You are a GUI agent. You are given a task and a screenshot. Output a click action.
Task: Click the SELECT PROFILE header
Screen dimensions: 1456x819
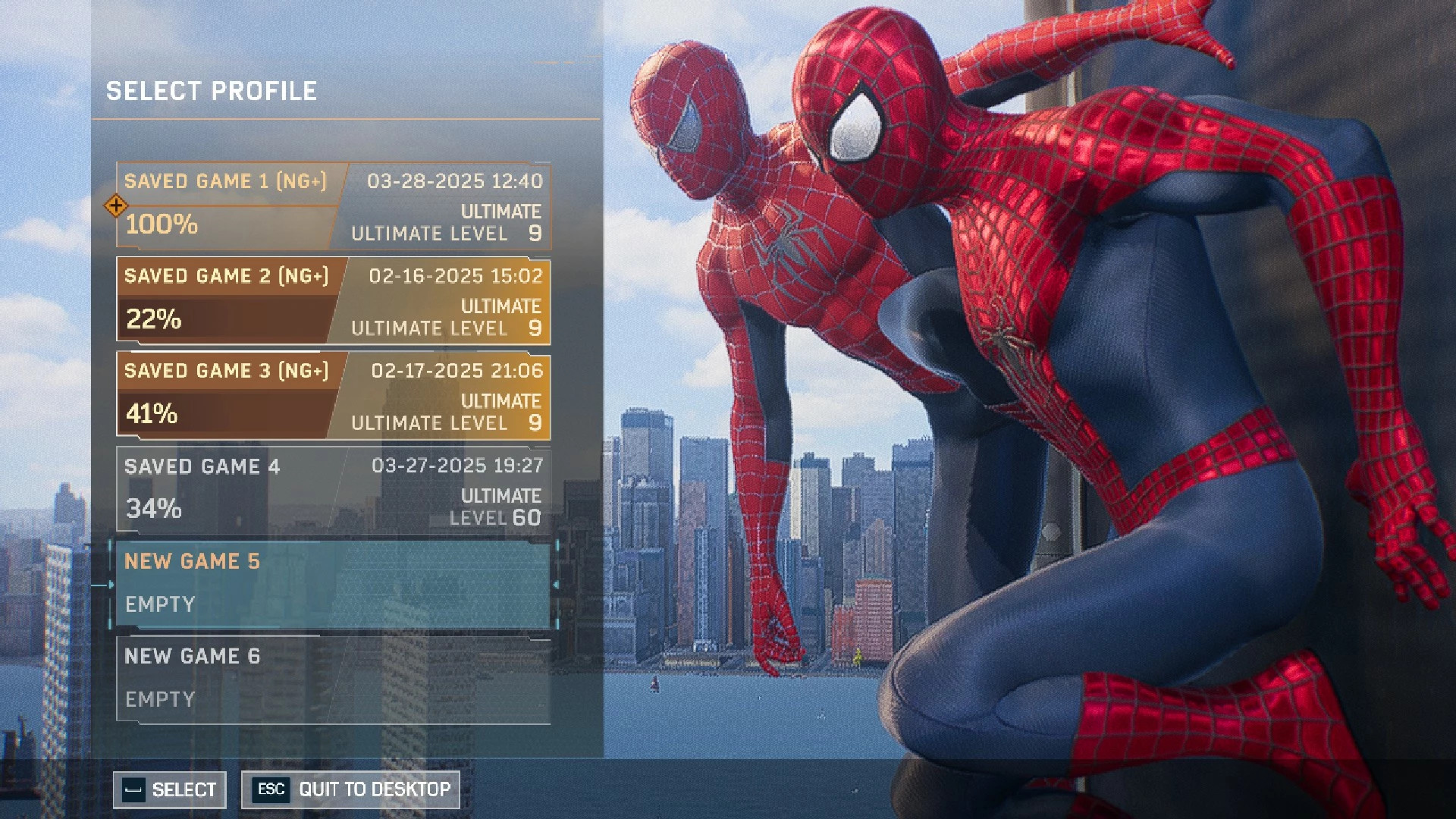coord(212,92)
